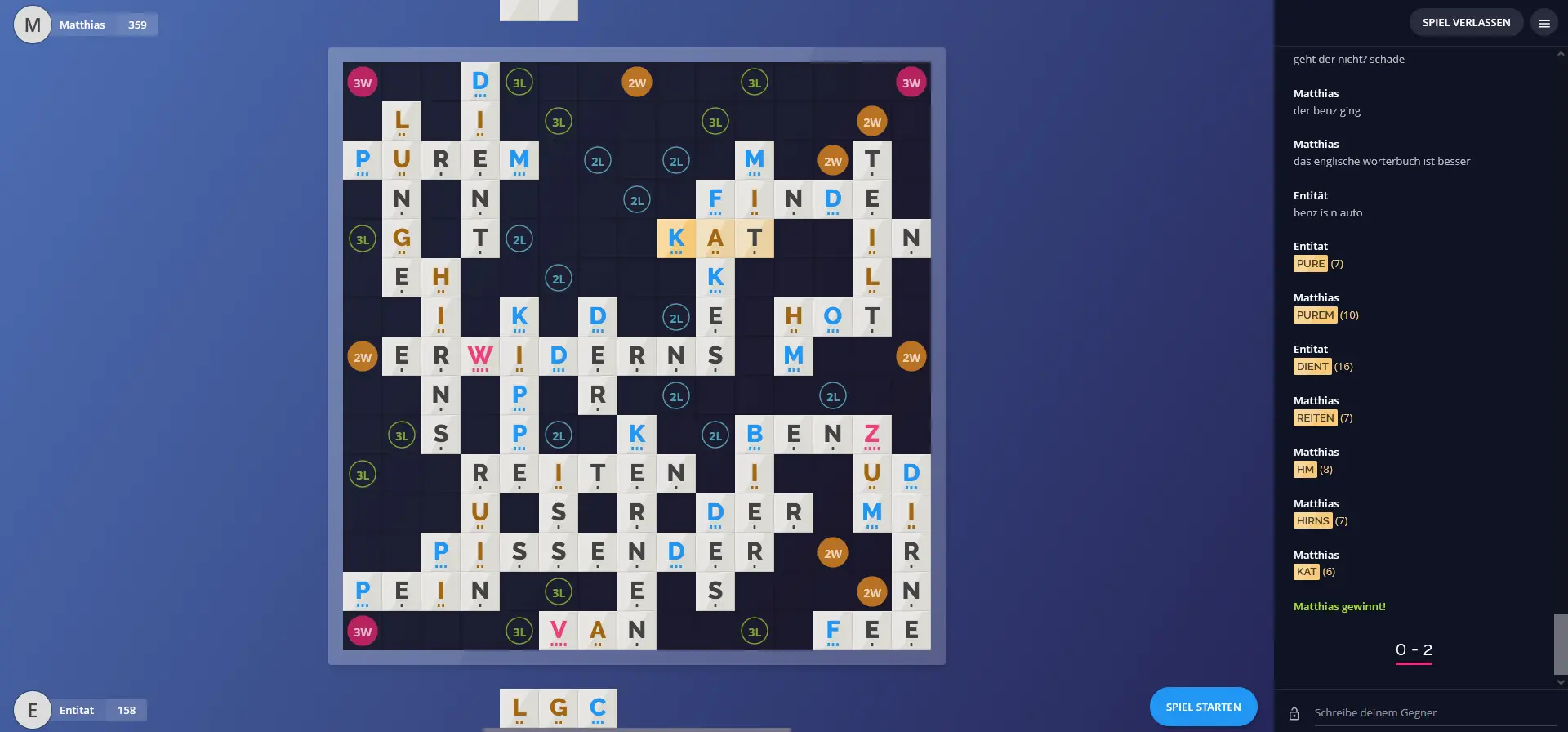
Task: Click the HIRNS word tag
Action: pos(1312,521)
